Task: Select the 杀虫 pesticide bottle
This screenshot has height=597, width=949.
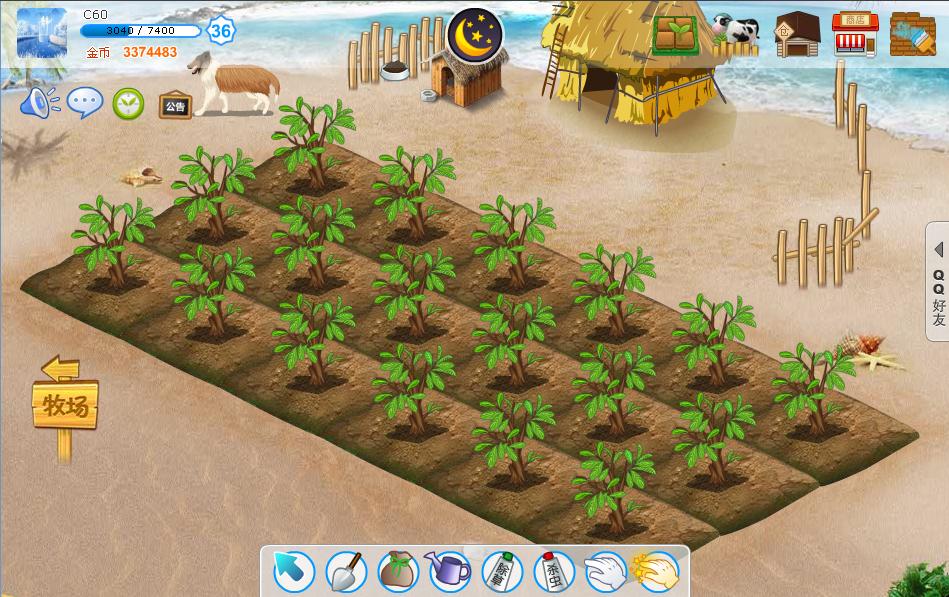Action: 554,572
